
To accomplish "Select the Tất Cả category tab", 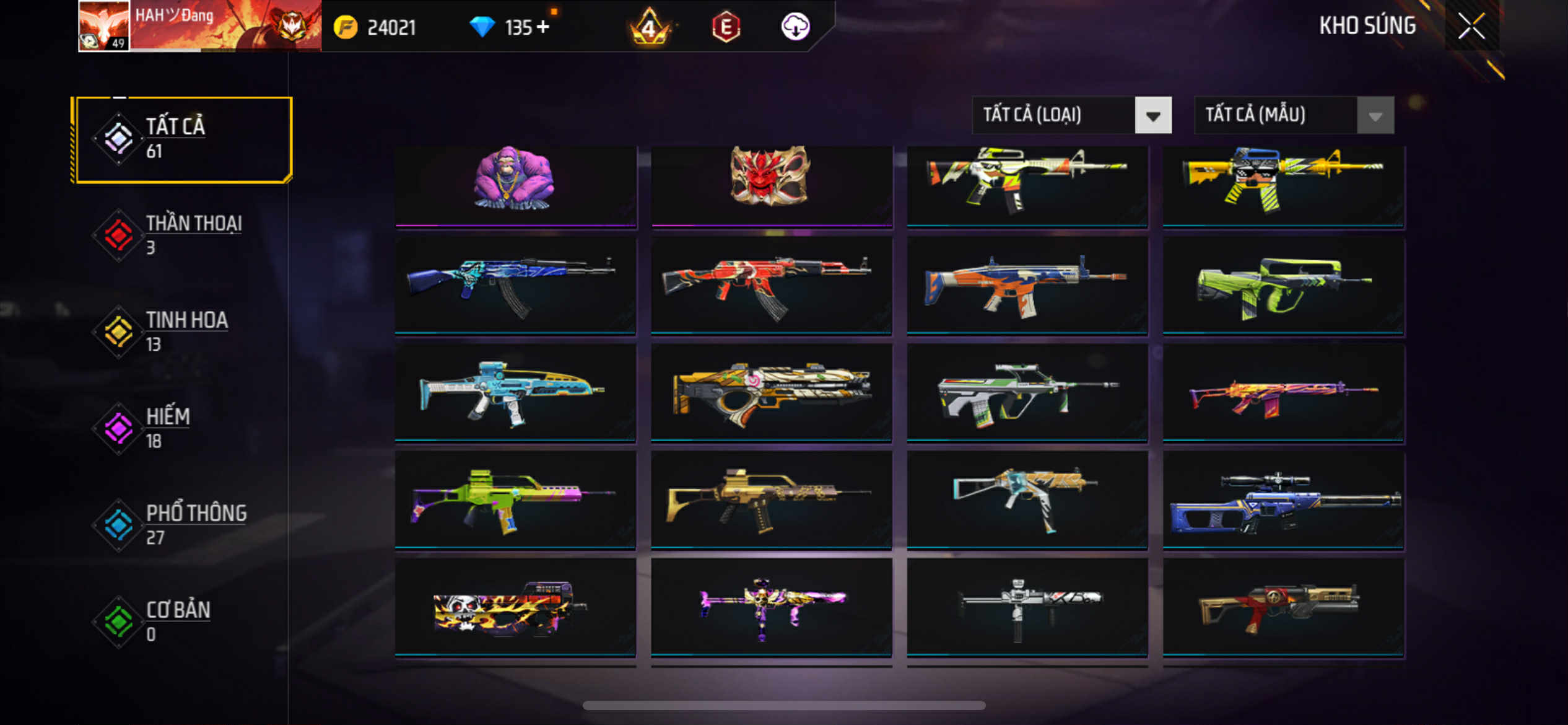I will click(182, 139).
